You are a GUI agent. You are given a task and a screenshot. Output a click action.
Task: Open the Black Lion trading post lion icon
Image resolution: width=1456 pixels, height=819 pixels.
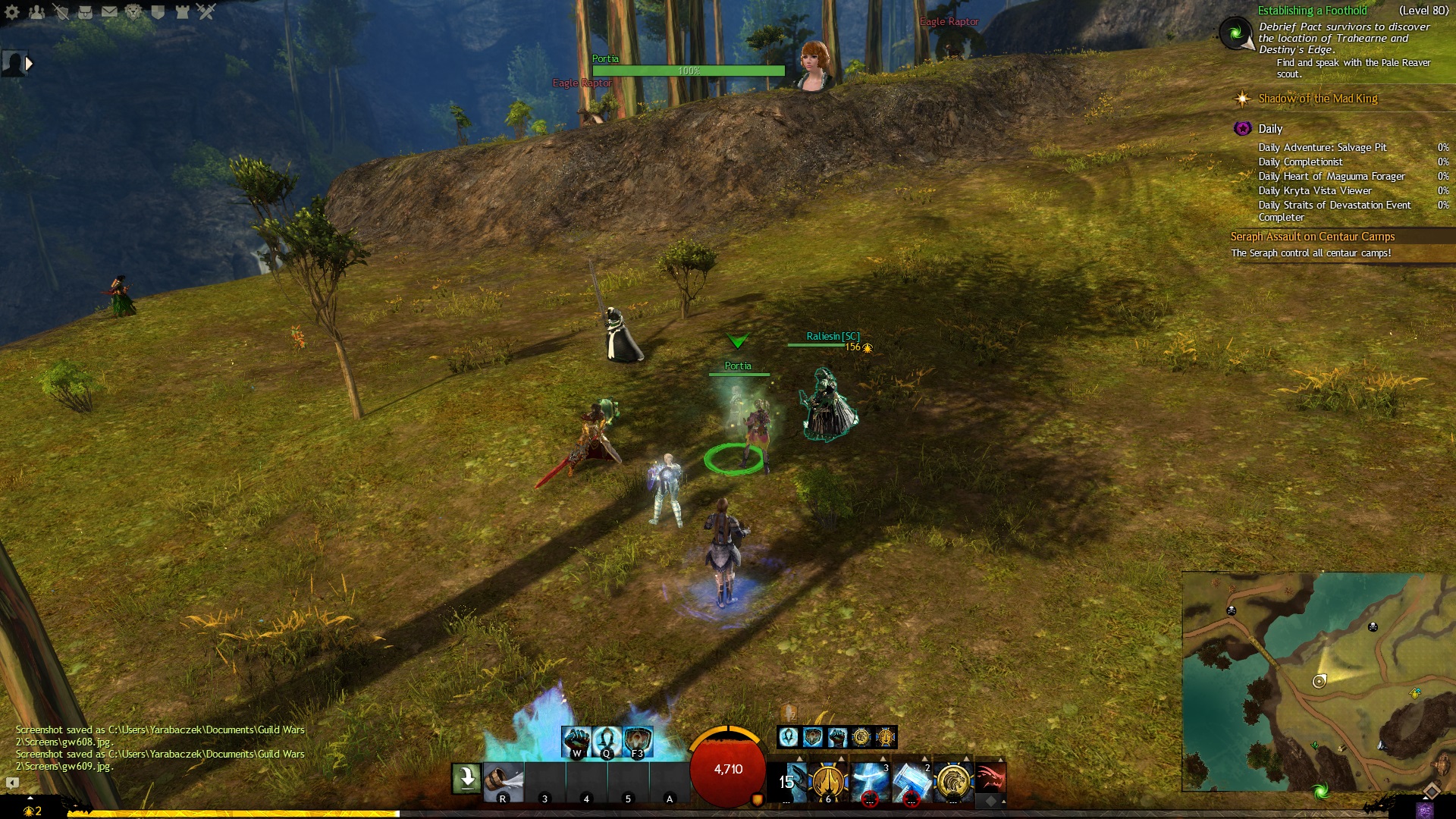pos(133,11)
